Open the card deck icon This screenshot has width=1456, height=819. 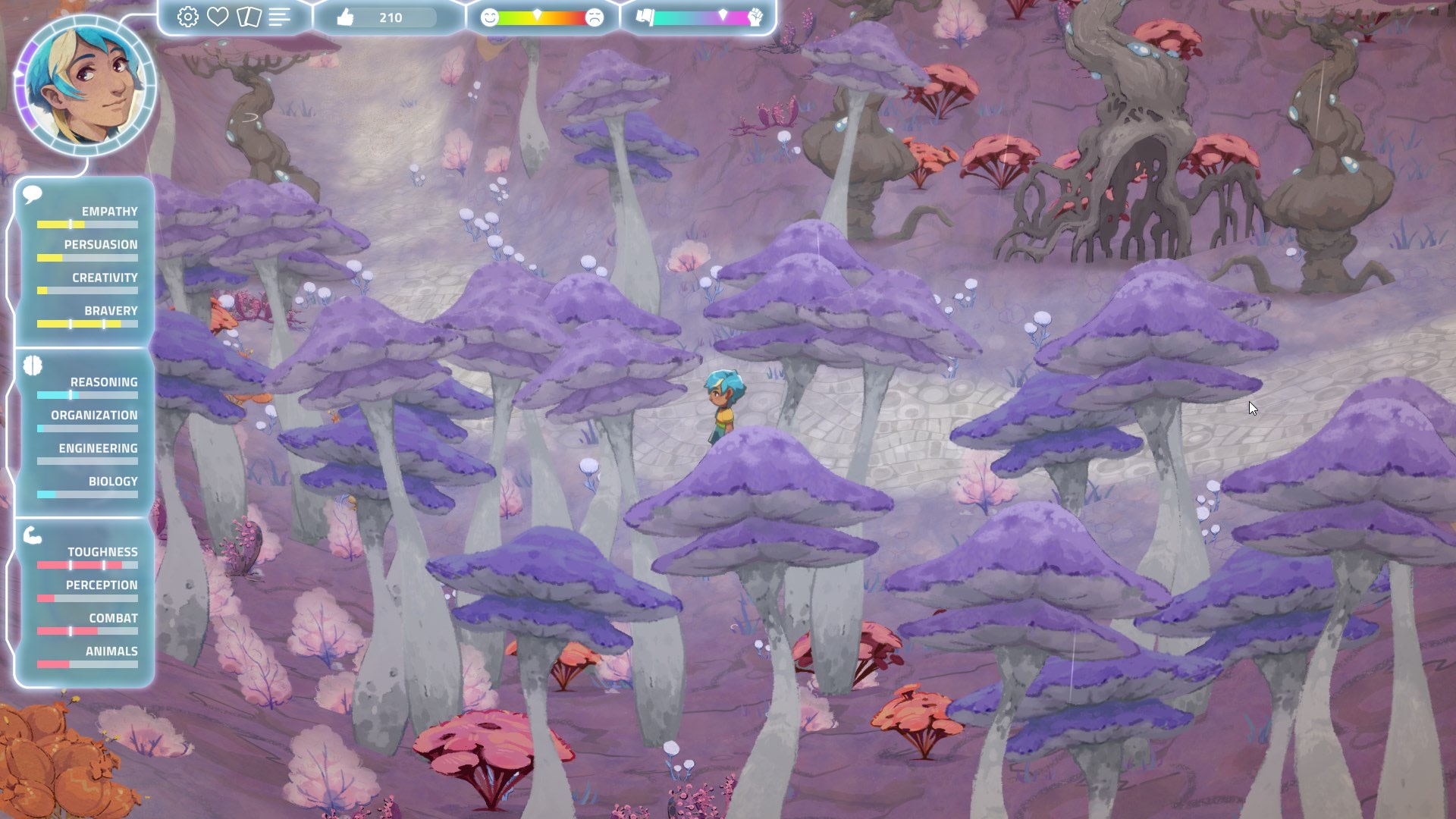click(x=249, y=17)
